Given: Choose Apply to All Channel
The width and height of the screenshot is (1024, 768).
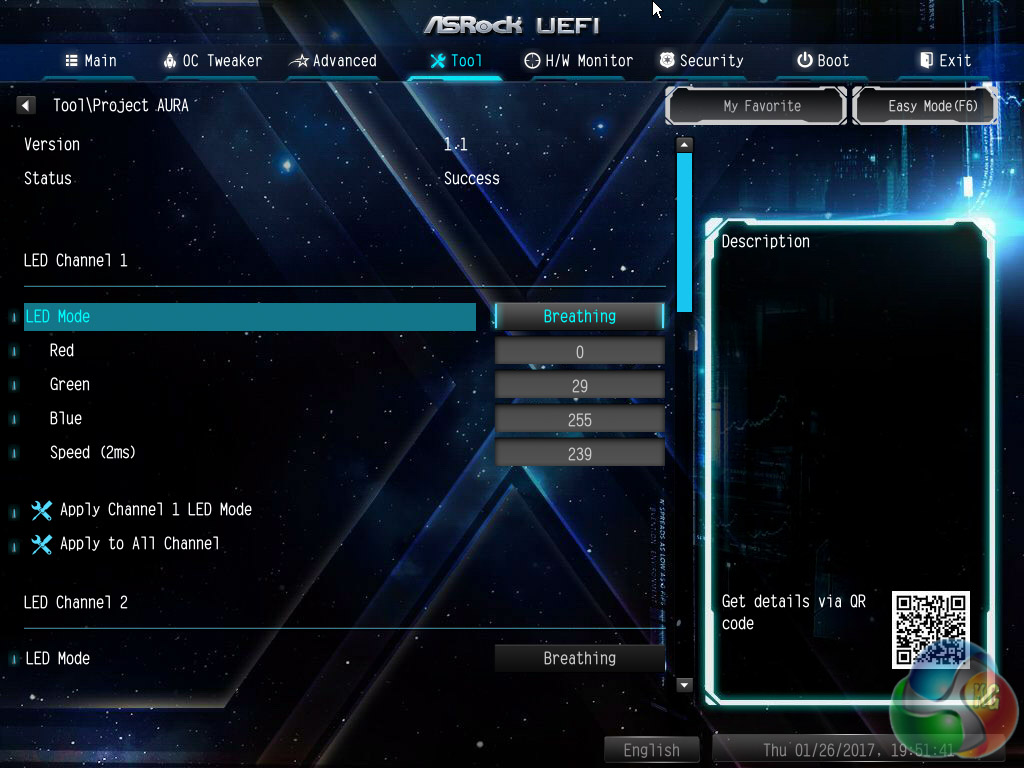Looking at the screenshot, I should click(x=139, y=544).
